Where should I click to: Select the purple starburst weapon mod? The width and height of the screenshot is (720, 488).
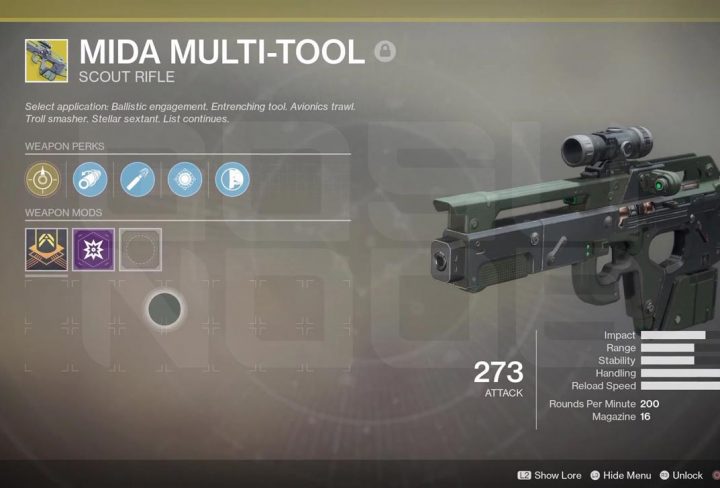tap(93, 249)
